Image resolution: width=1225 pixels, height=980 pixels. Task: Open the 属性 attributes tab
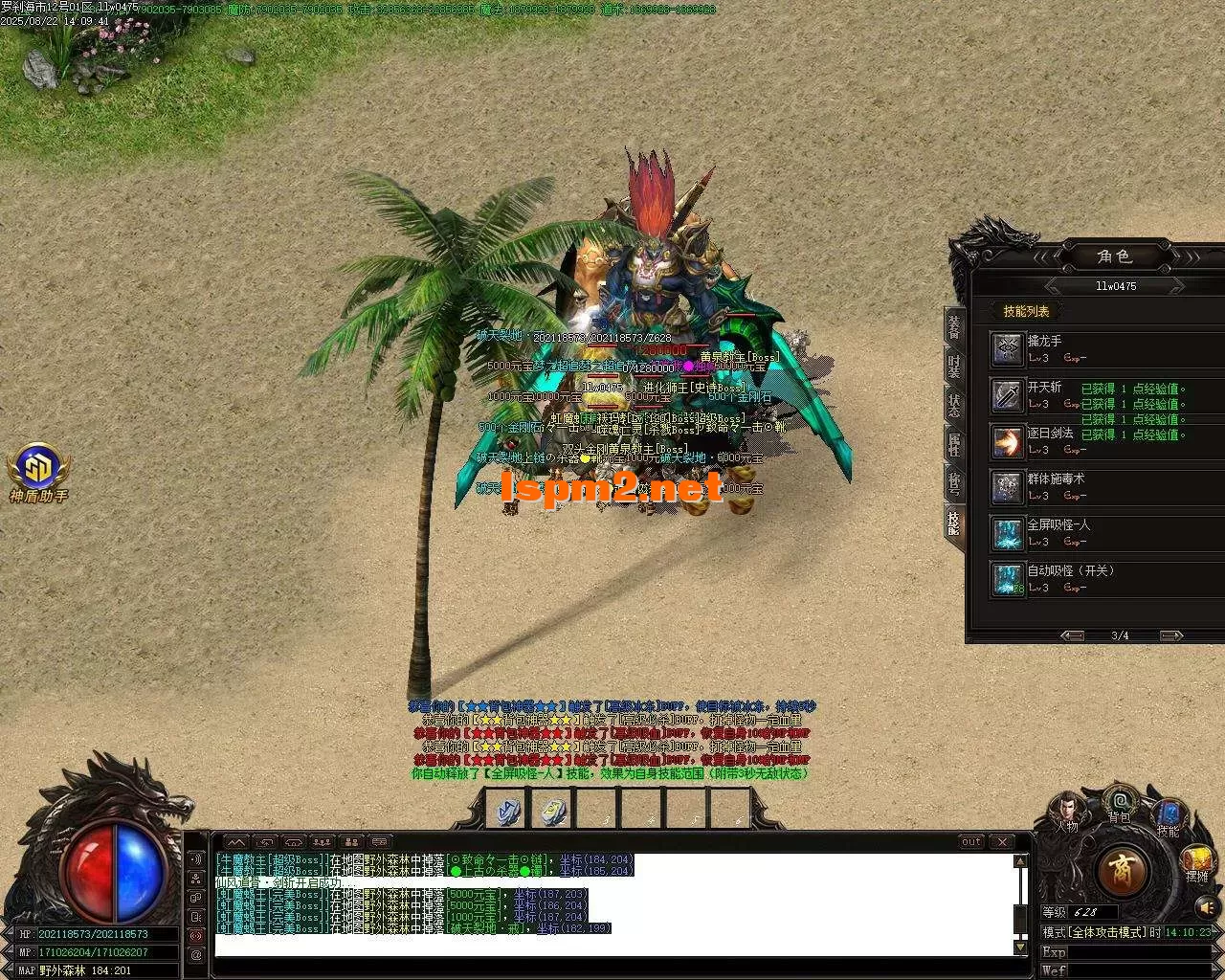tap(954, 445)
